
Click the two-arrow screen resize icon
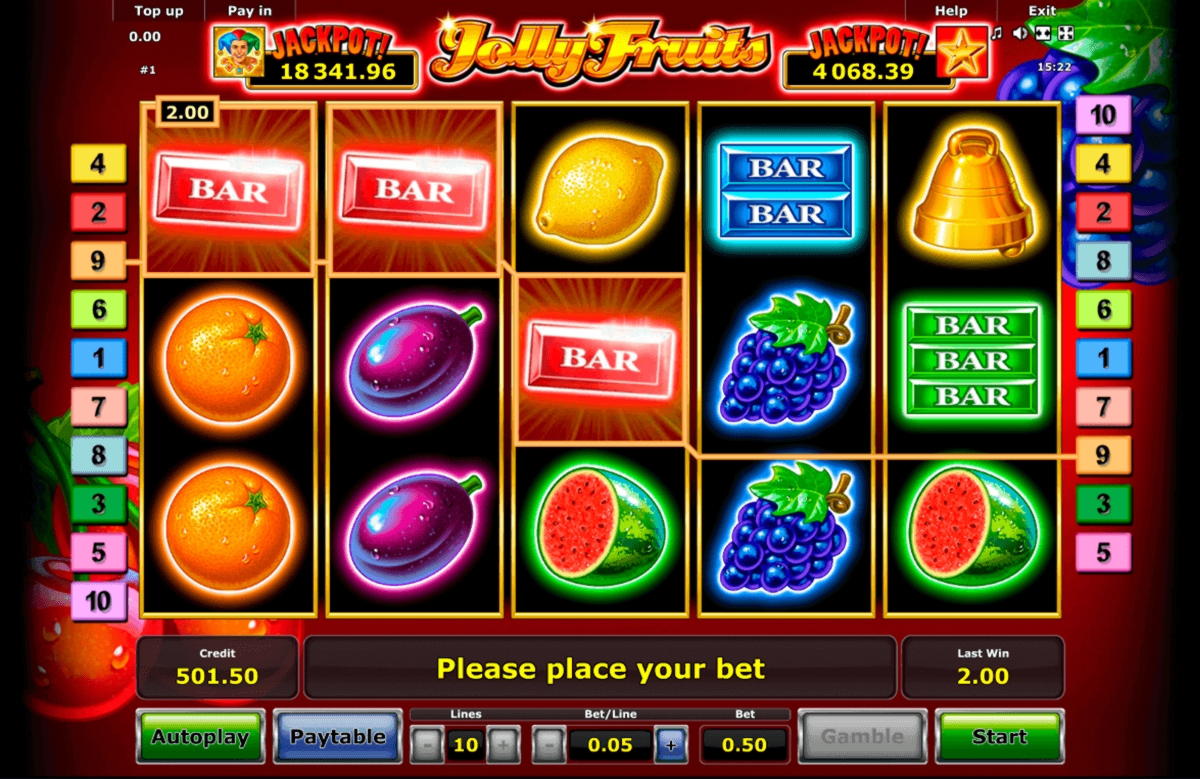(1042, 33)
